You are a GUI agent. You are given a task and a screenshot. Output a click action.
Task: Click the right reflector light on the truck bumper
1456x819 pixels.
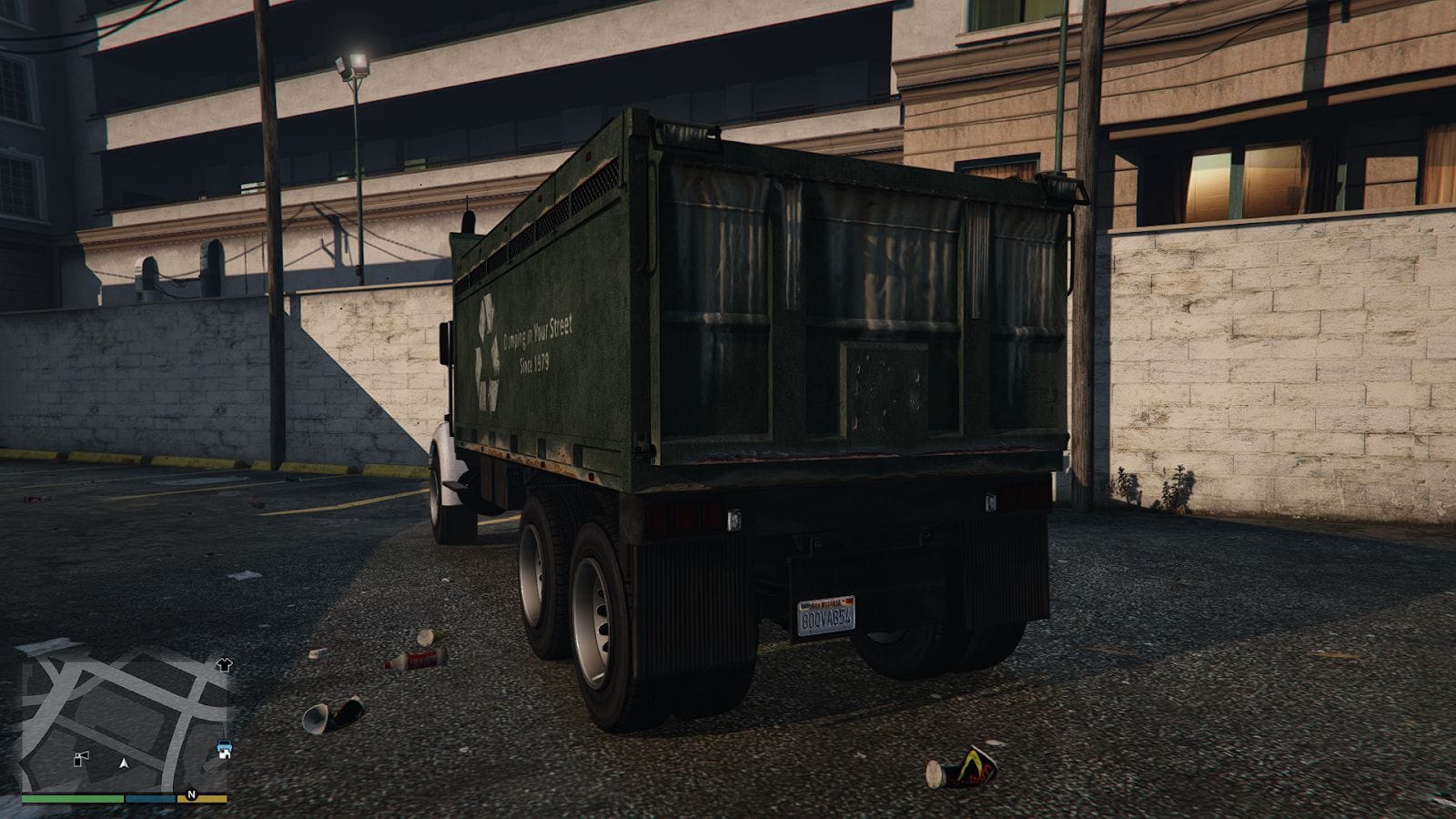[990, 501]
